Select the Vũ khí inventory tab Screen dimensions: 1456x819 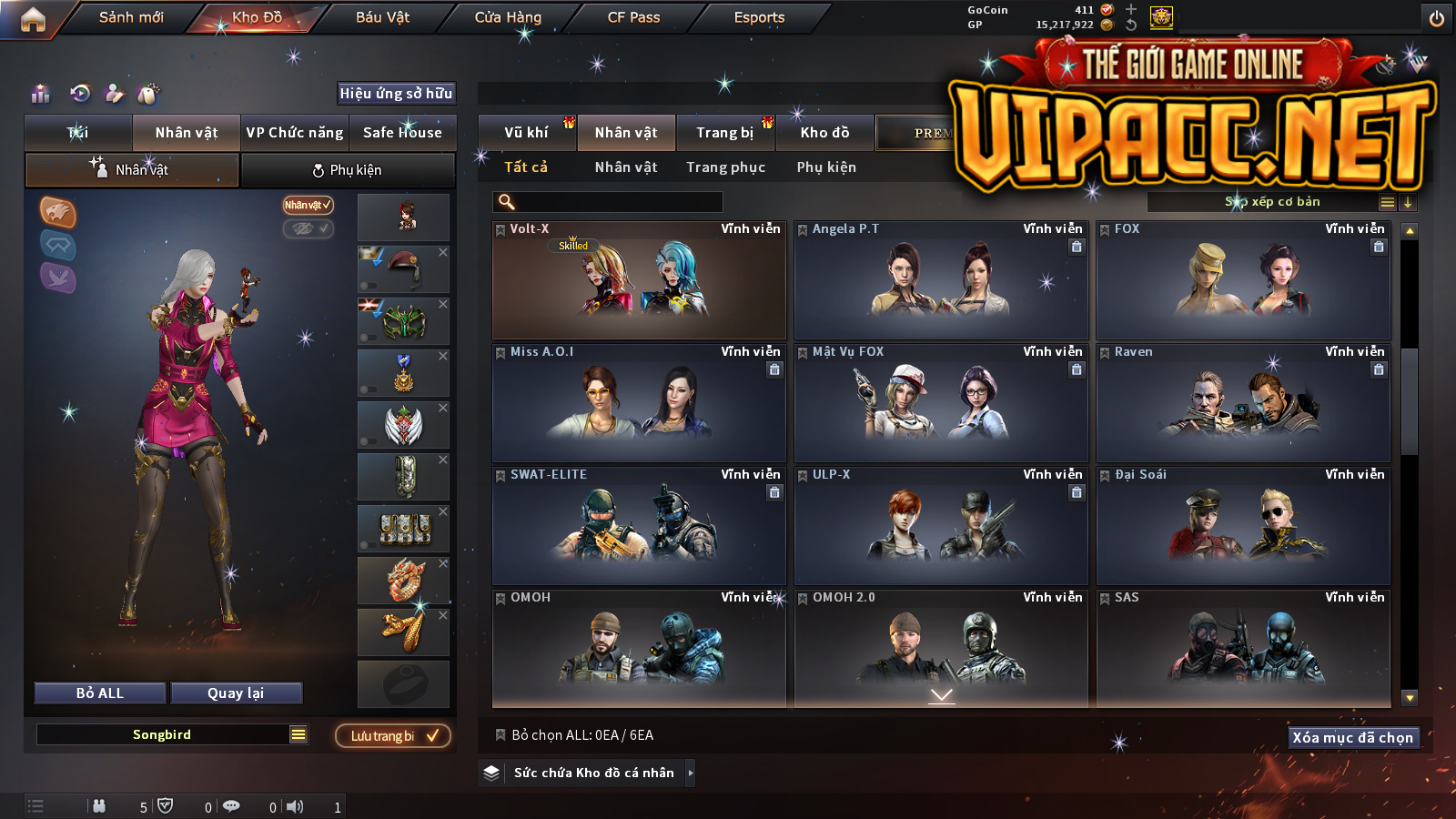click(x=527, y=133)
